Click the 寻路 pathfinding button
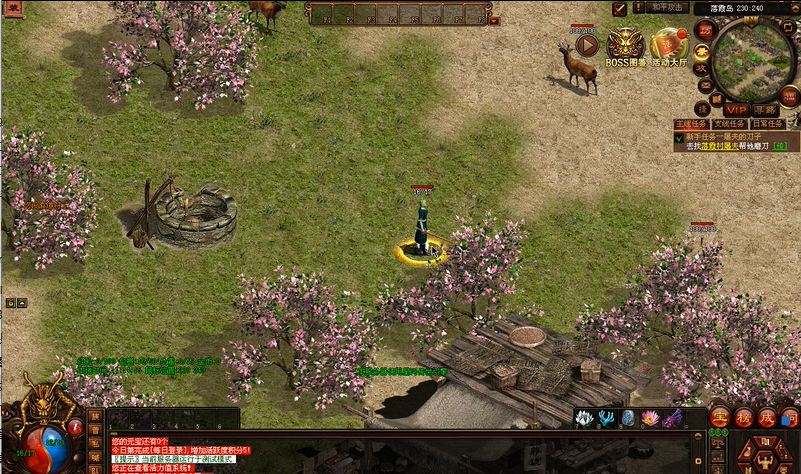This screenshot has height=474, width=801. (765, 108)
